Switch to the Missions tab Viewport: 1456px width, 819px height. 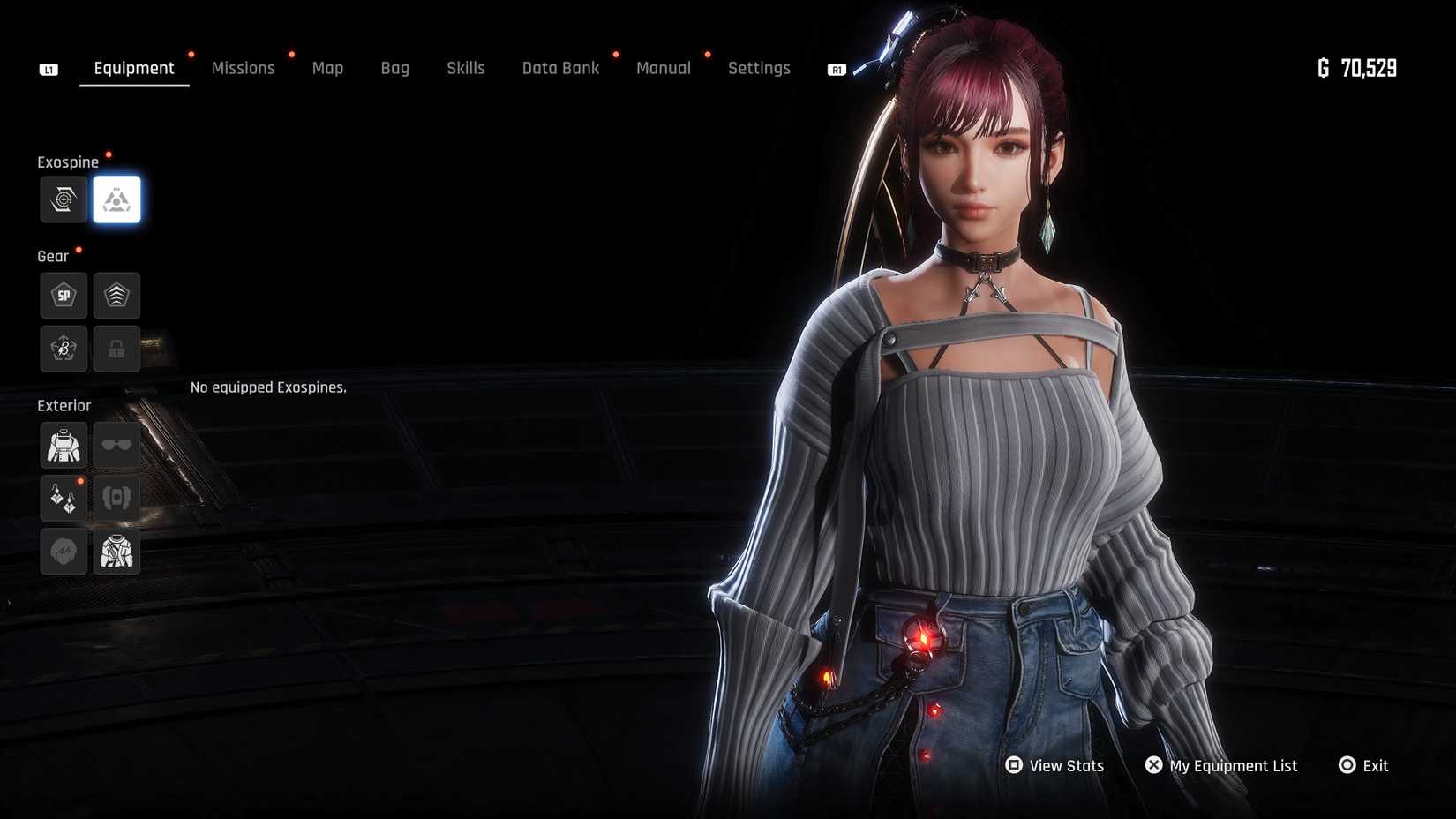tap(244, 68)
